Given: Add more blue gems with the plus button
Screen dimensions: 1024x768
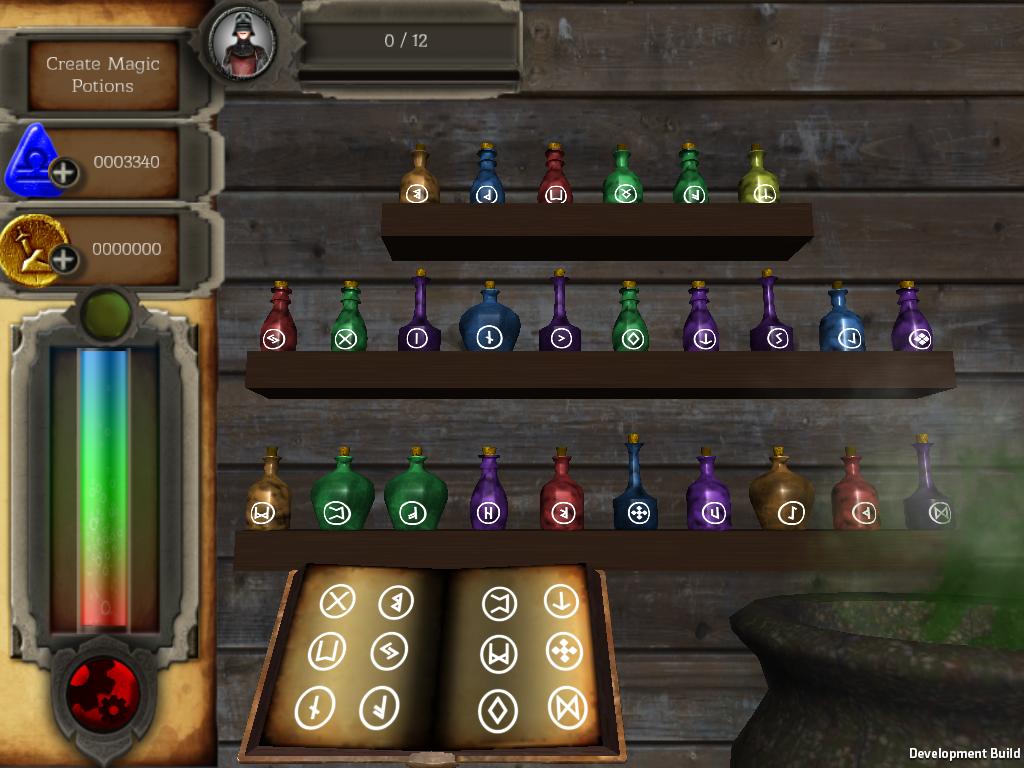Looking at the screenshot, I should click(x=63, y=173).
